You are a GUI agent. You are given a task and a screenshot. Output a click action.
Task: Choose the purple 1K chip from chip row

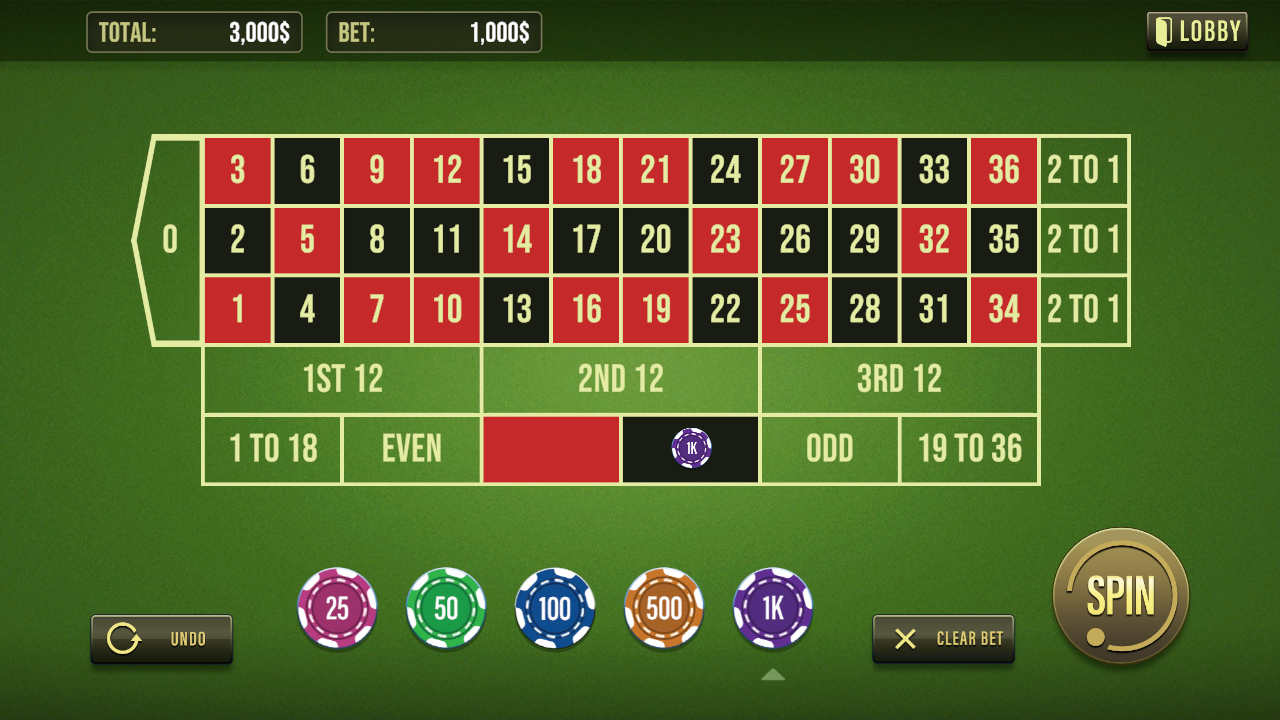click(x=773, y=608)
